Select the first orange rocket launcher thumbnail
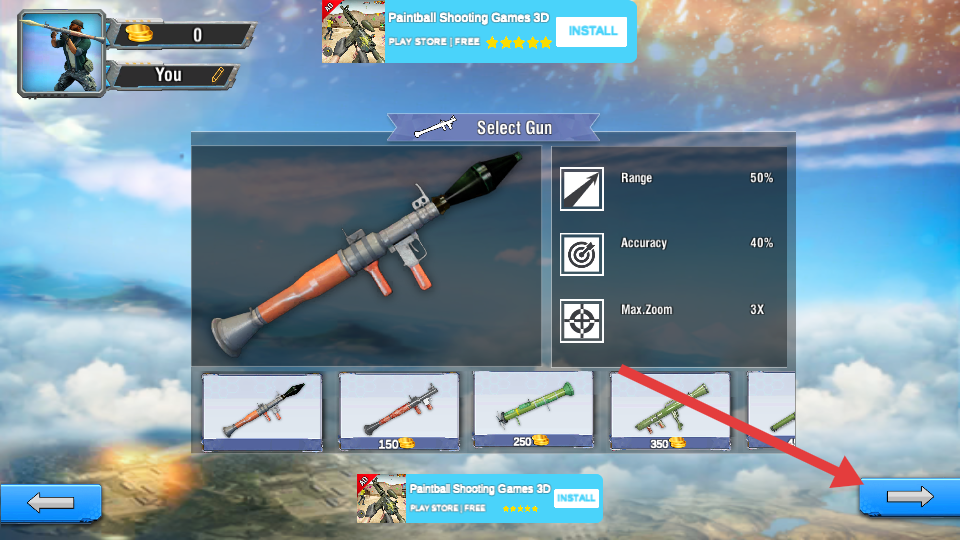Viewport: 960px width, 540px height. 262,411
